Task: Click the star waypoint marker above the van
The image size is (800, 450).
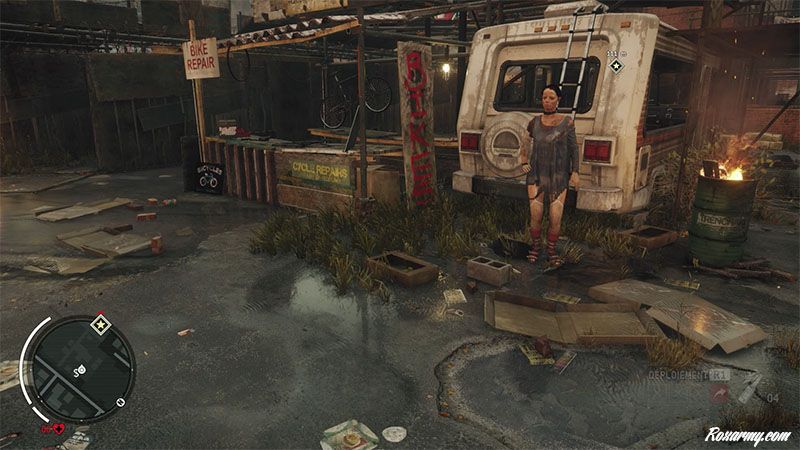Action: tap(616, 66)
